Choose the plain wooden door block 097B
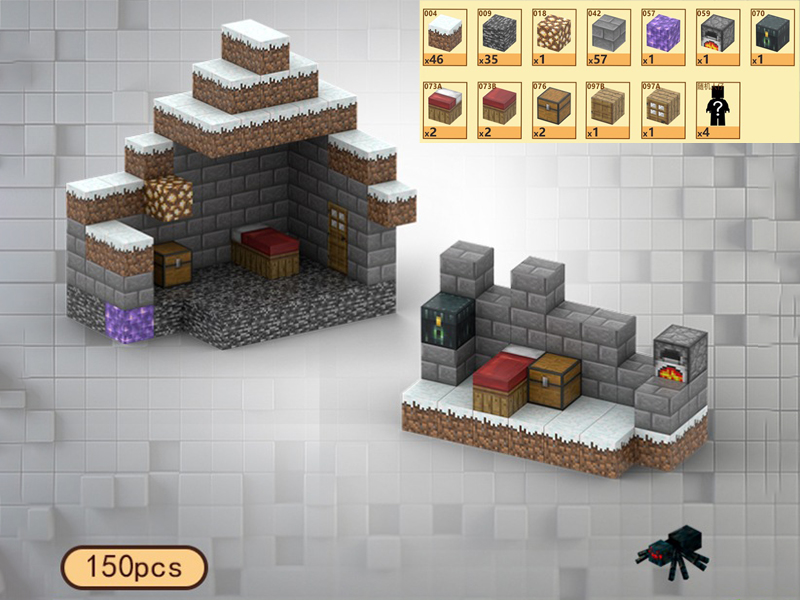Image resolution: width=800 pixels, height=600 pixels. point(607,108)
